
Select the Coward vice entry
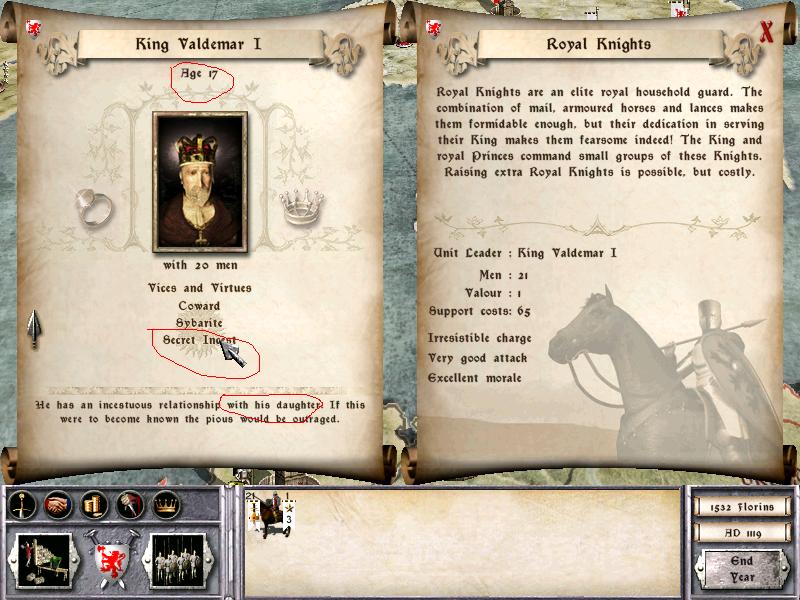pyautogui.click(x=199, y=306)
